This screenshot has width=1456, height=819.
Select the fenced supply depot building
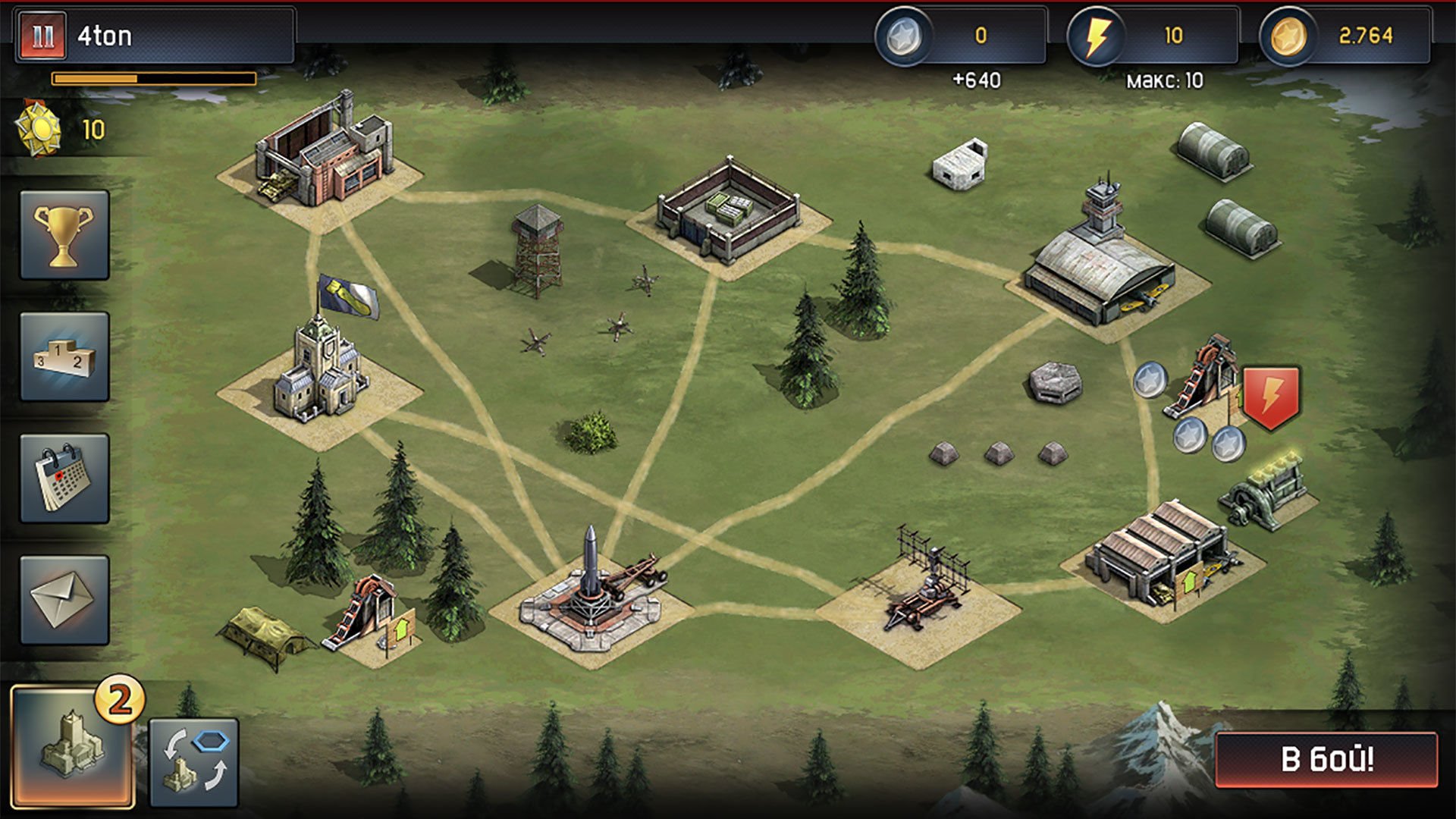[x=728, y=211]
